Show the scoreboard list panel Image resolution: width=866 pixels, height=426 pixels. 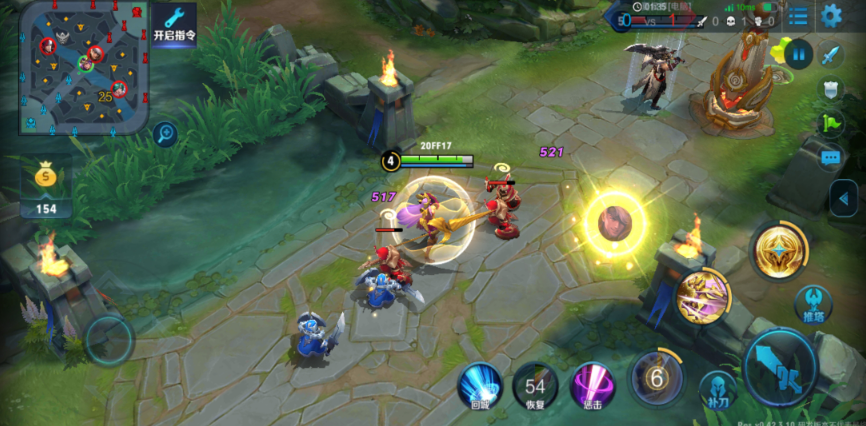pyautogui.click(x=798, y=16)
